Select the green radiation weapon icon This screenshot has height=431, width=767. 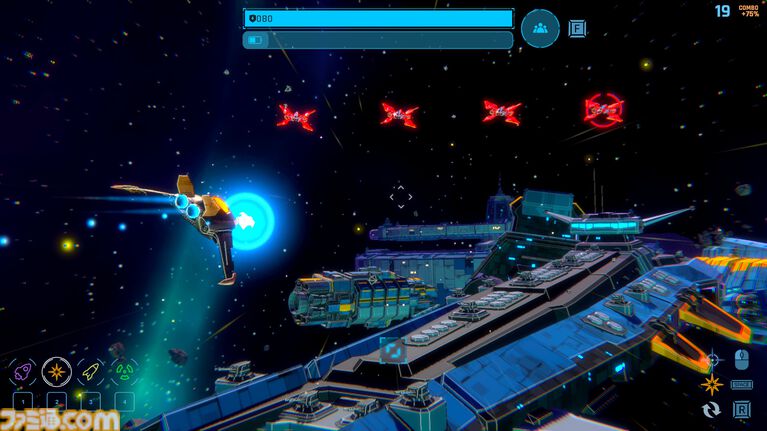coord(124,372)
